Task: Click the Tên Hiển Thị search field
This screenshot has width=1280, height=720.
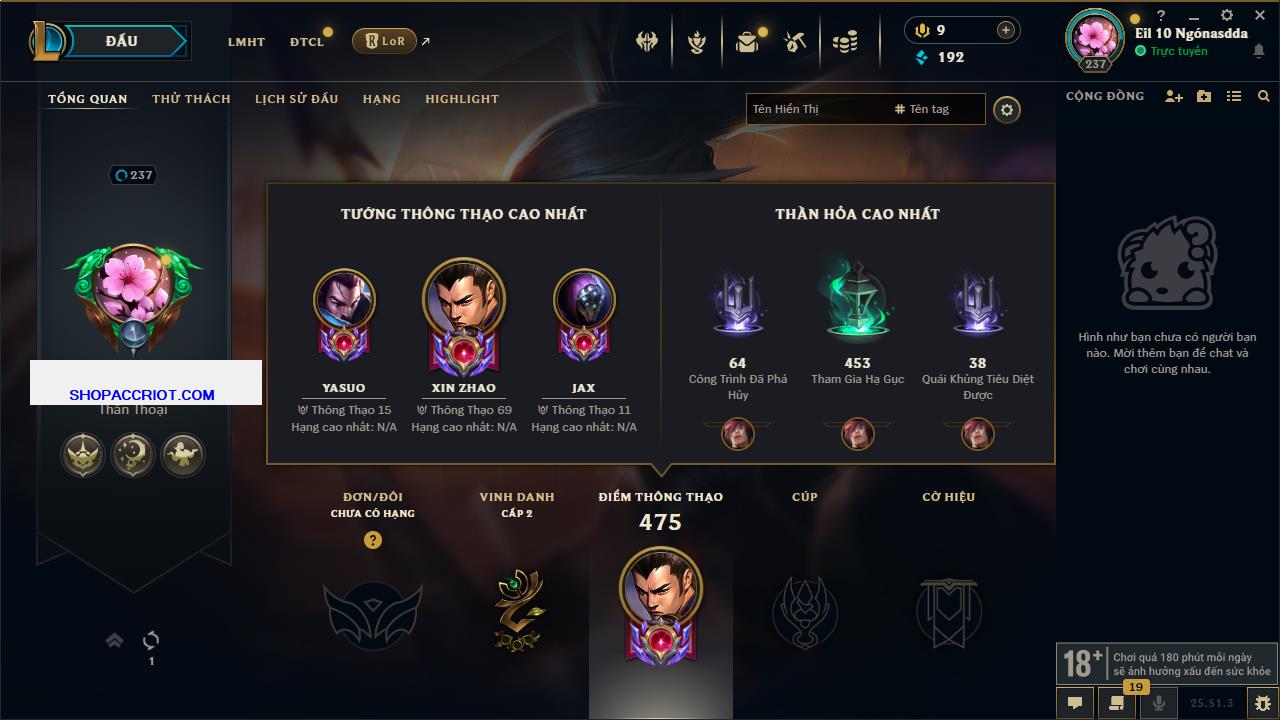Action: [815, 109]
